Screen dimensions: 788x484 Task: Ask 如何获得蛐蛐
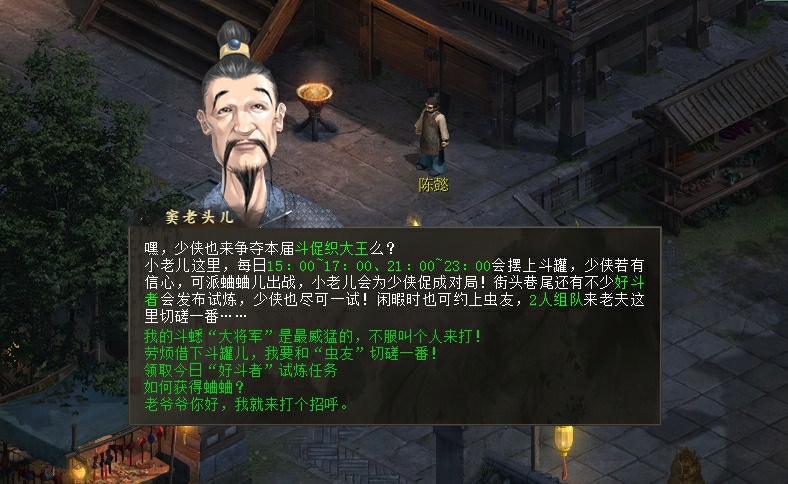coord(188,388)
